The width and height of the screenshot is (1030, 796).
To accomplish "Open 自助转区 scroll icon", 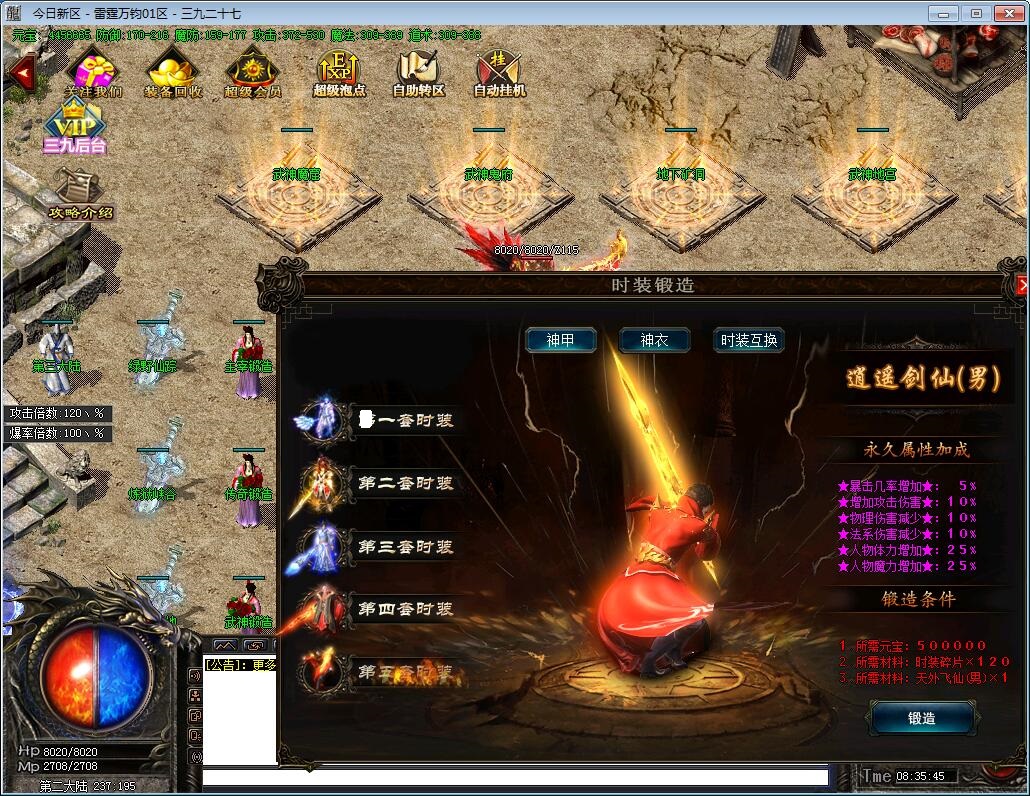I will pyautogui.click(x=418, y=73).
